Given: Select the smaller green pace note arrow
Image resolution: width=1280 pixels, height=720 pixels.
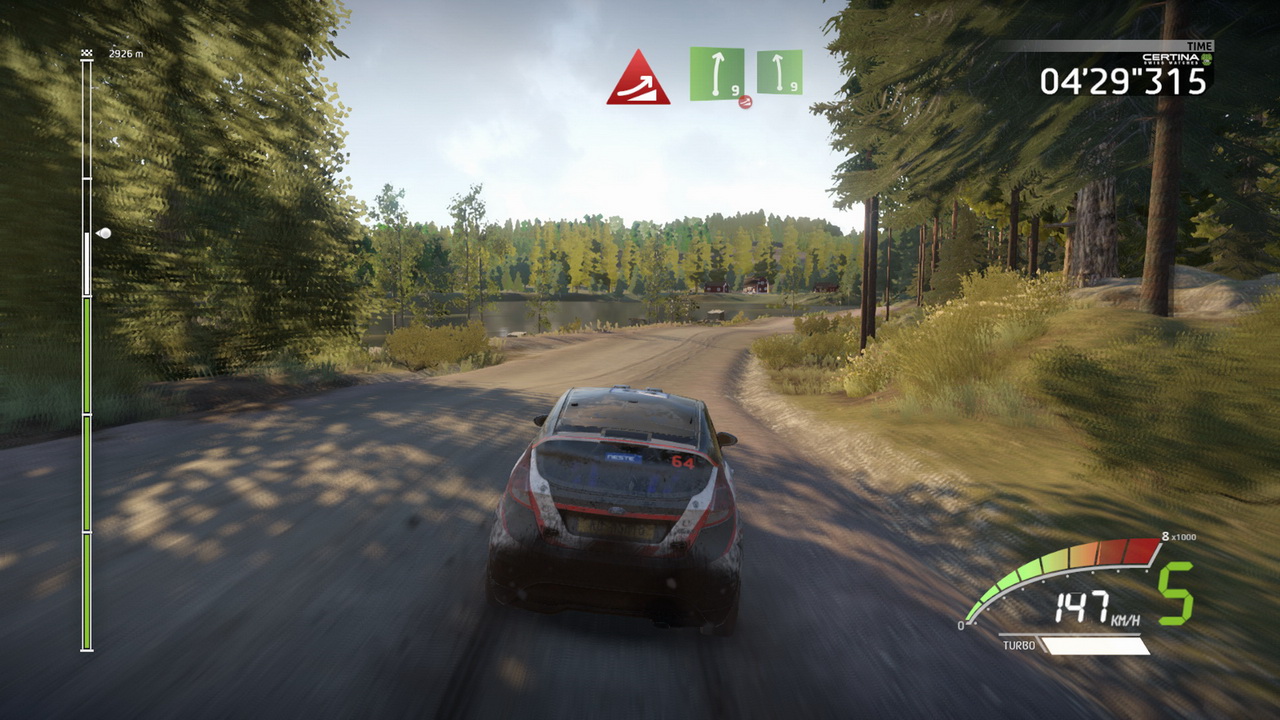Looking at the screenshot, I should (779, 72).
